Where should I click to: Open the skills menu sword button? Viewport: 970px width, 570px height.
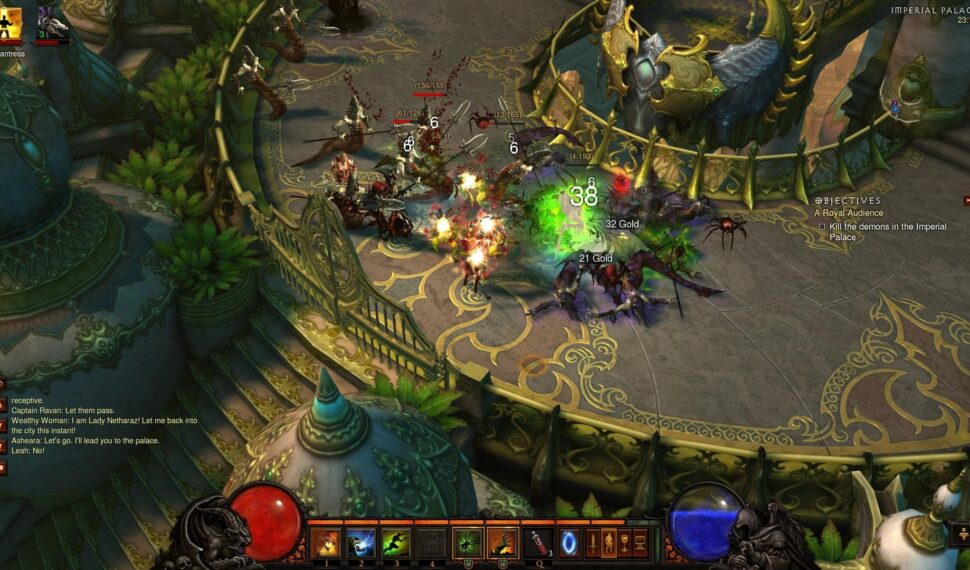pos(592,543)
